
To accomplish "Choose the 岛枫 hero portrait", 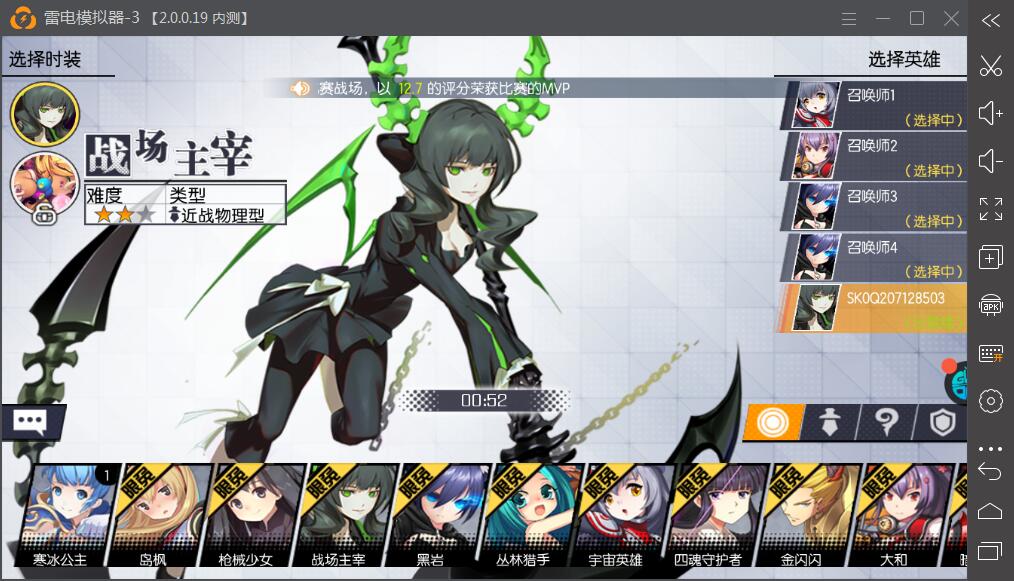I will (x=153, y=510).
